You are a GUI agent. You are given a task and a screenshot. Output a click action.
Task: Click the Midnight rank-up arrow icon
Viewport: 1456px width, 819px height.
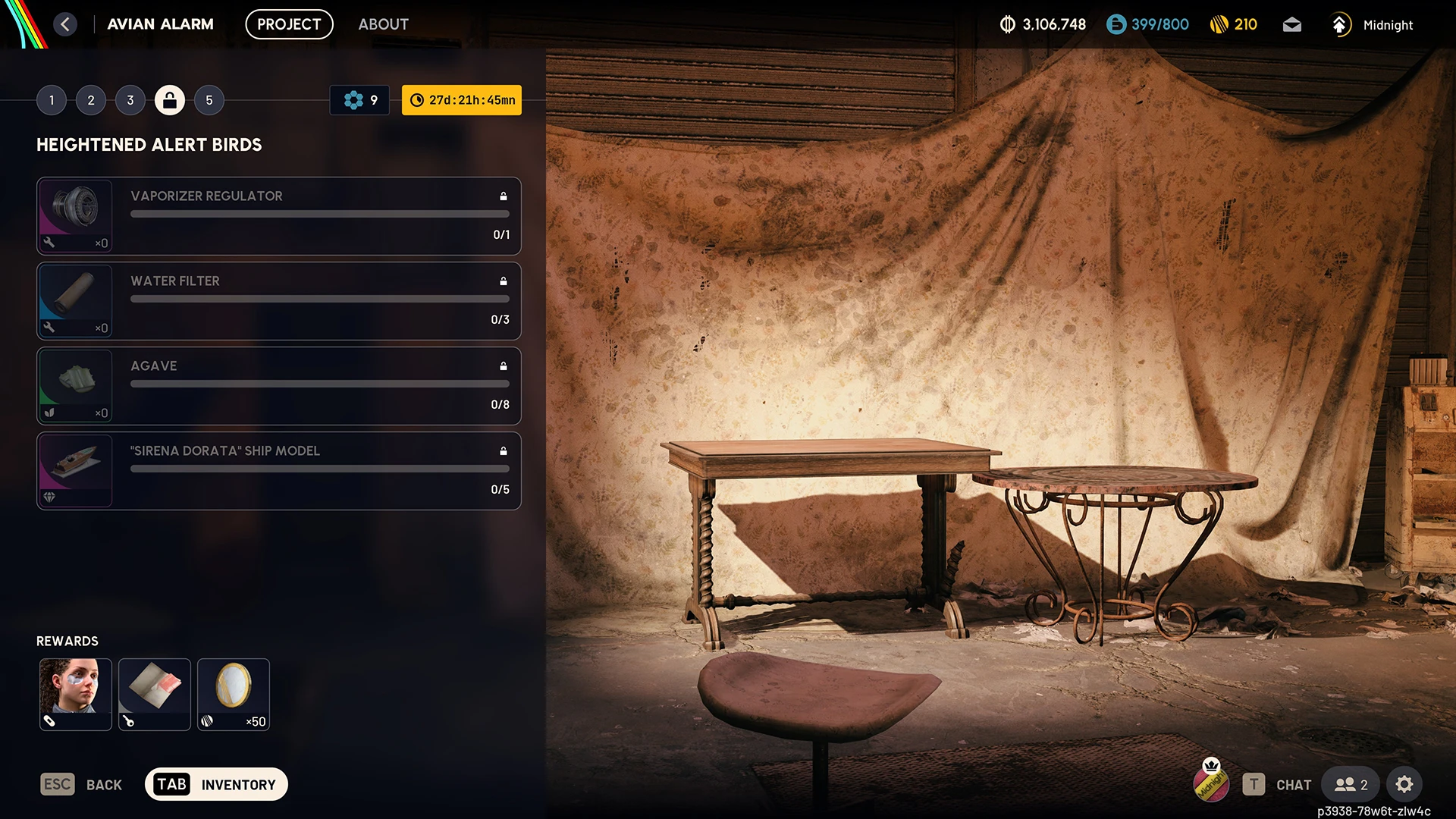1340,24
